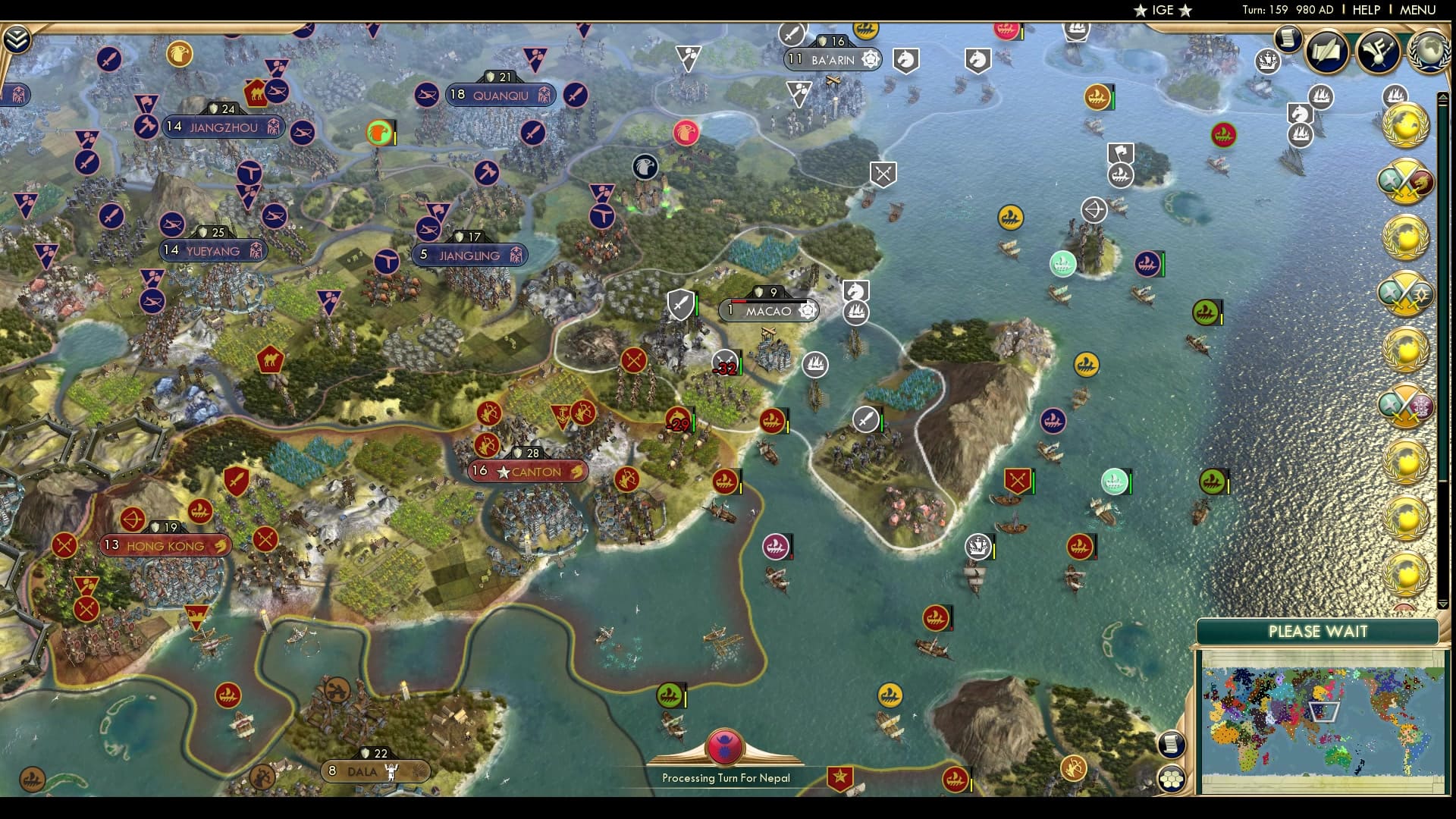The width and height of the screenshot is (1456, 819).
Task: Select the Hong Kong city banner
Action: tap(165, 545)
